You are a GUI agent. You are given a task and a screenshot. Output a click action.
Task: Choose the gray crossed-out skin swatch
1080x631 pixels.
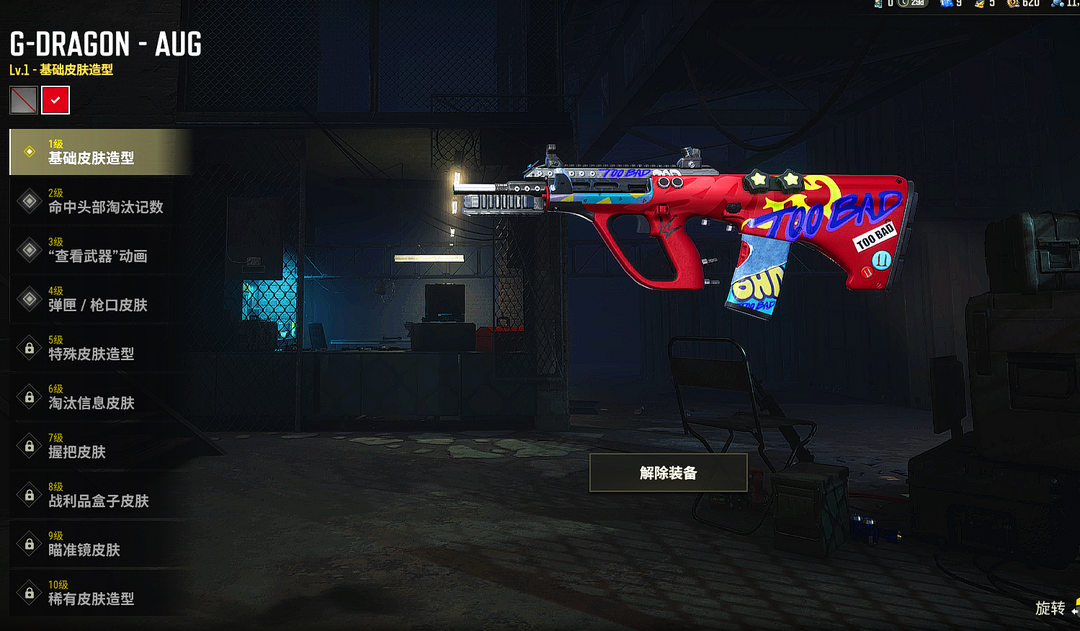coord(23,100)
